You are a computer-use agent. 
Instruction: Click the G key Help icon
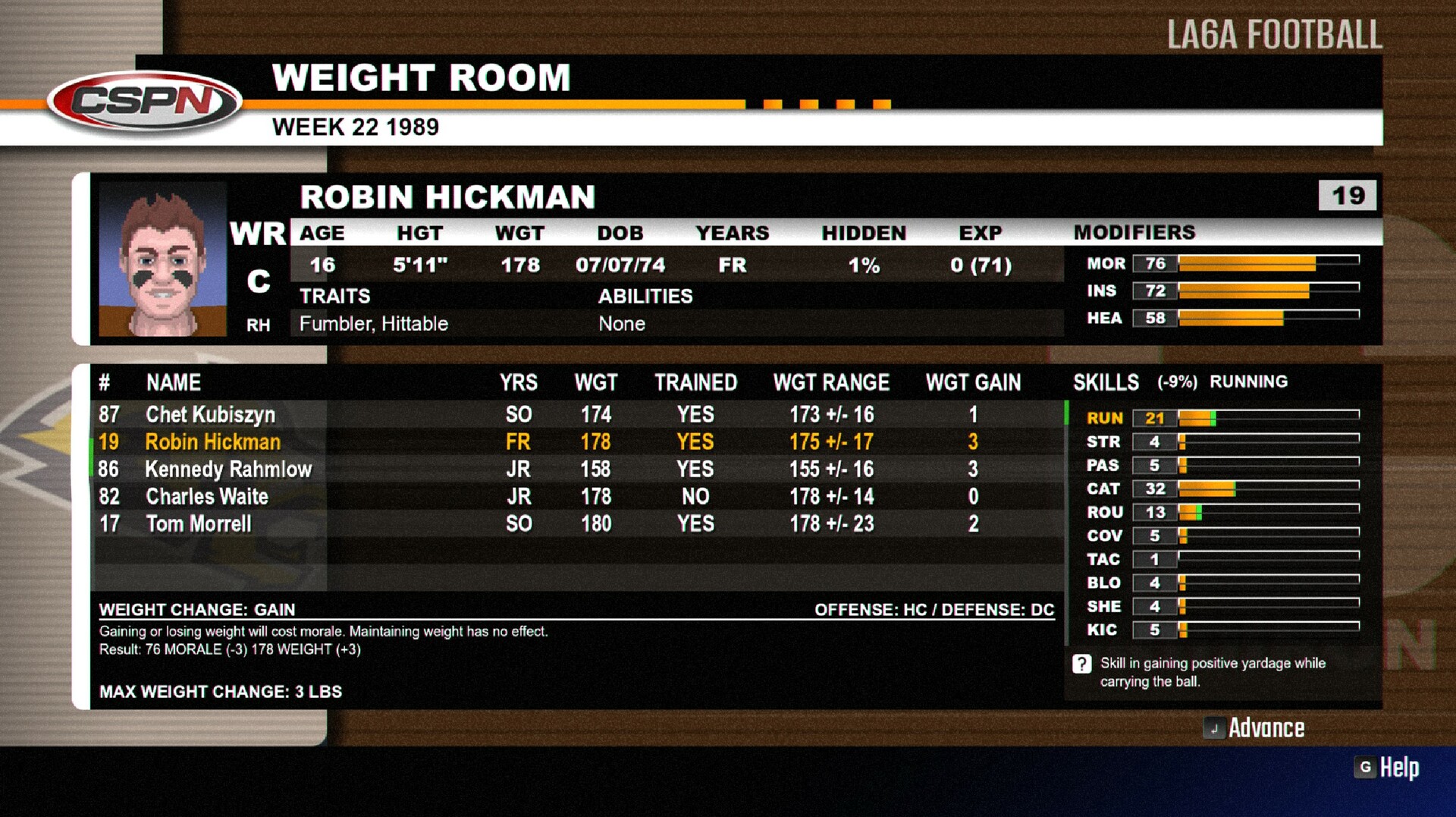coord(1365,768)
